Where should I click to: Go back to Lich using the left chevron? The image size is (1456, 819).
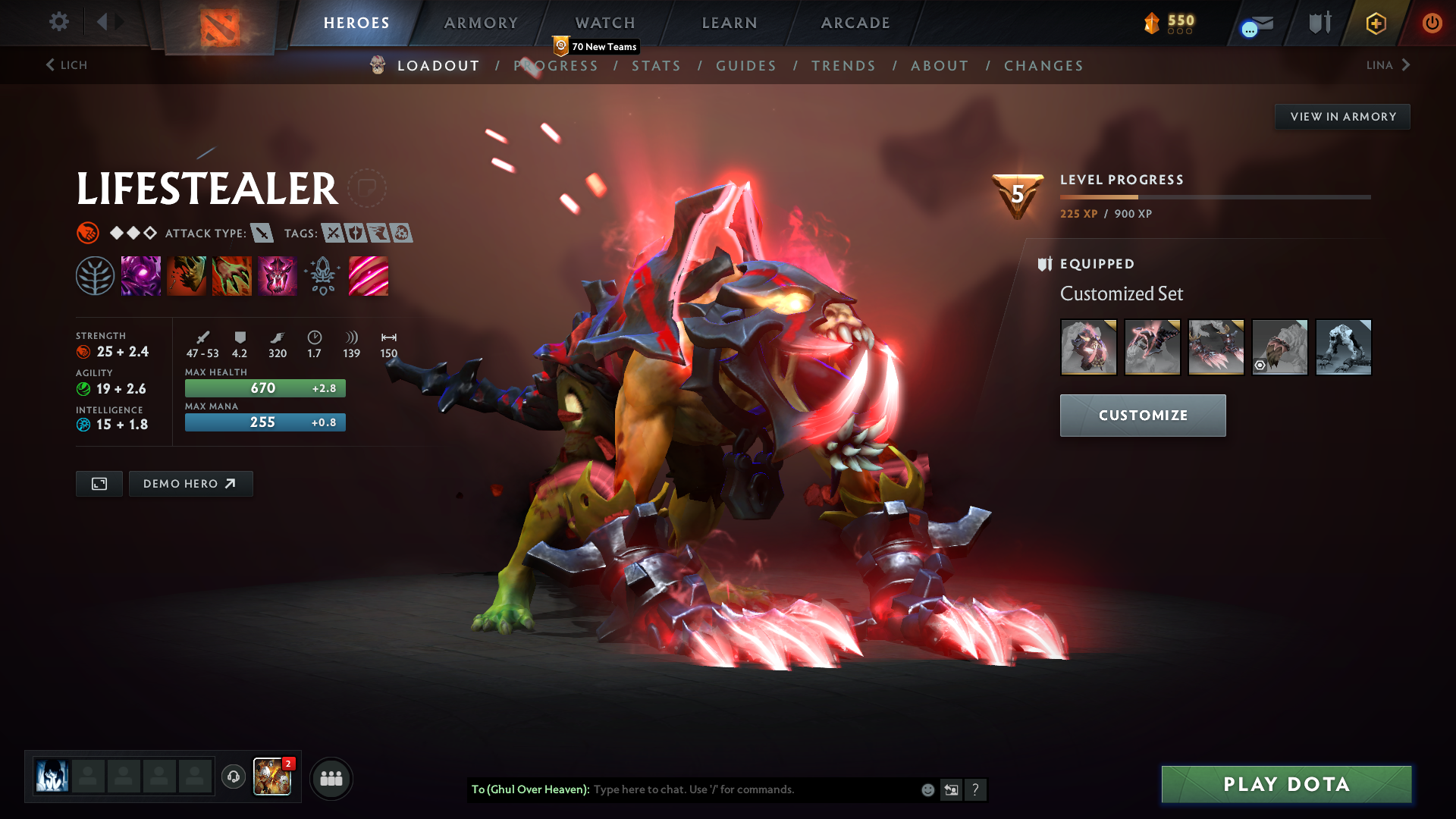click(49, 65)
